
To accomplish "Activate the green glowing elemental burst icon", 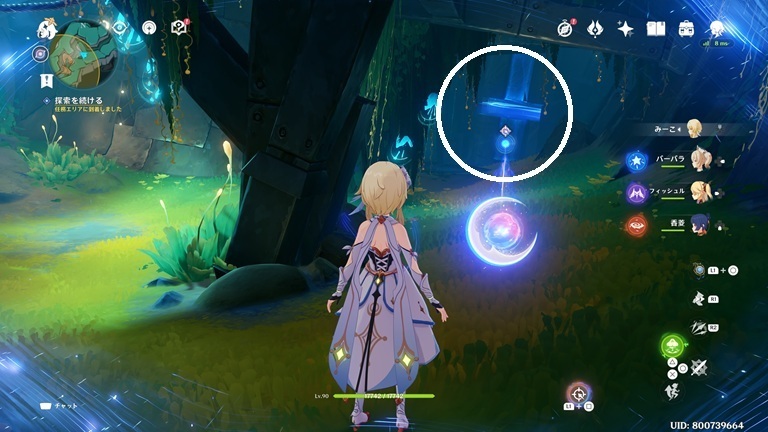I will tap(671, 347).
